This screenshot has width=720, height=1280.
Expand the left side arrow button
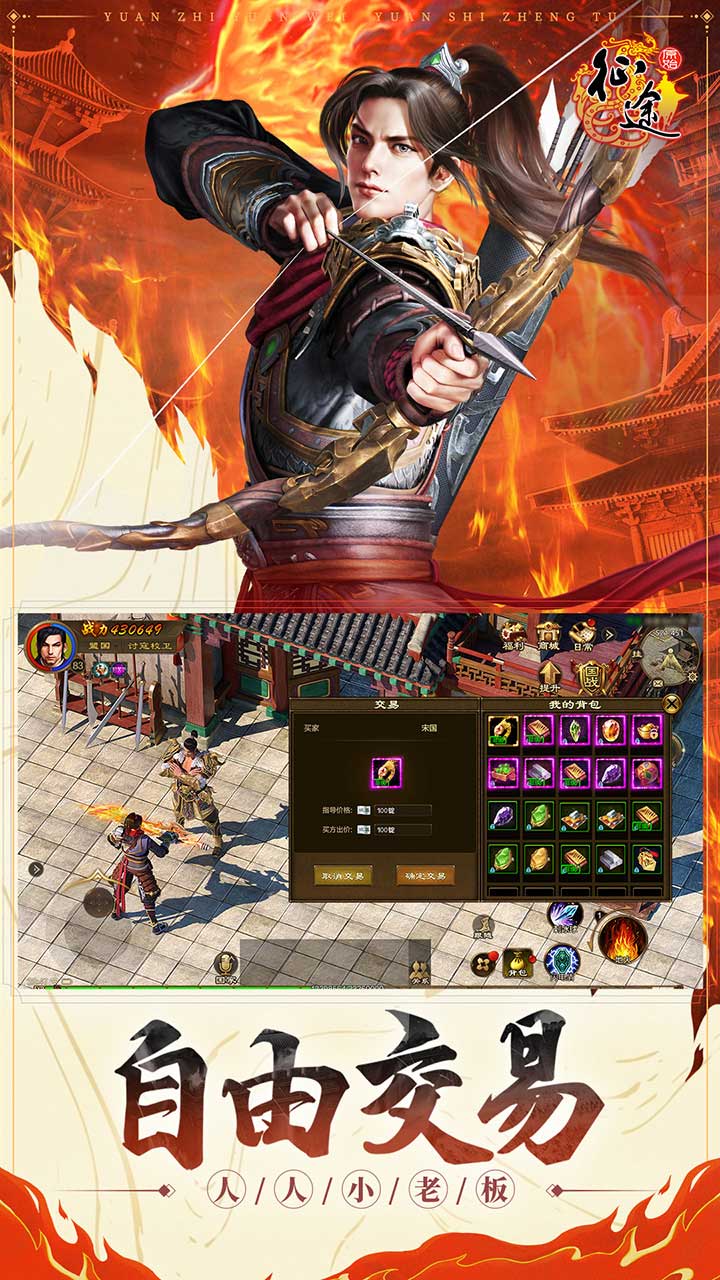click(x=36, y=869)
